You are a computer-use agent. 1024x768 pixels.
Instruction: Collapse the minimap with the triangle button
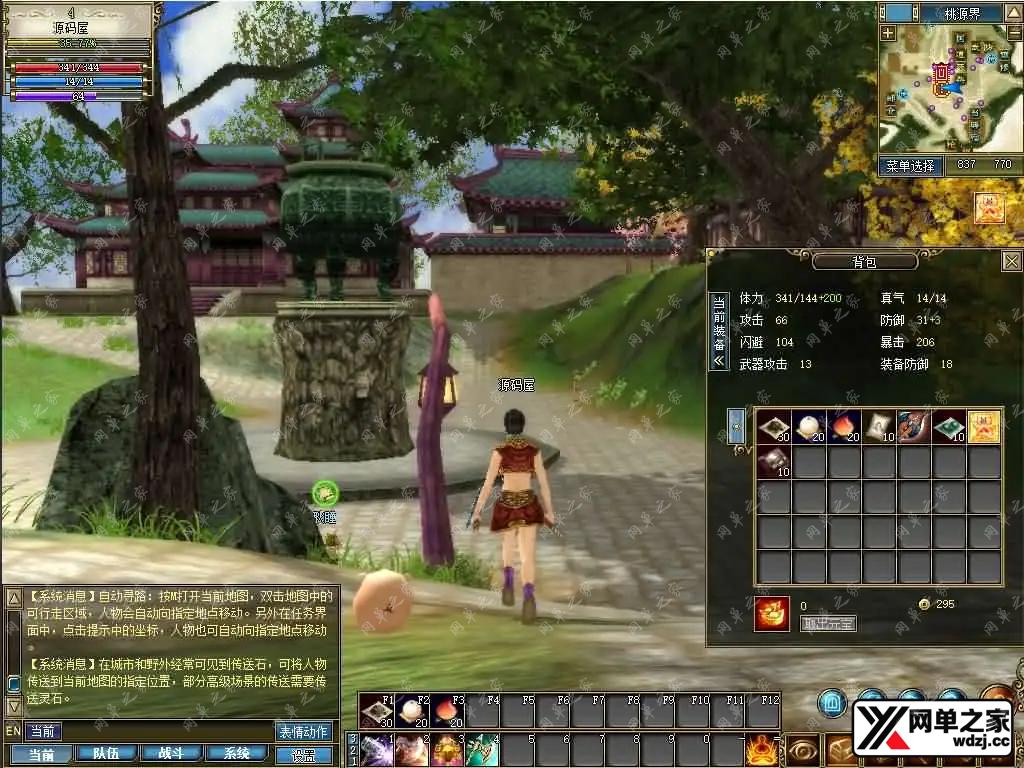point(1011,12)
